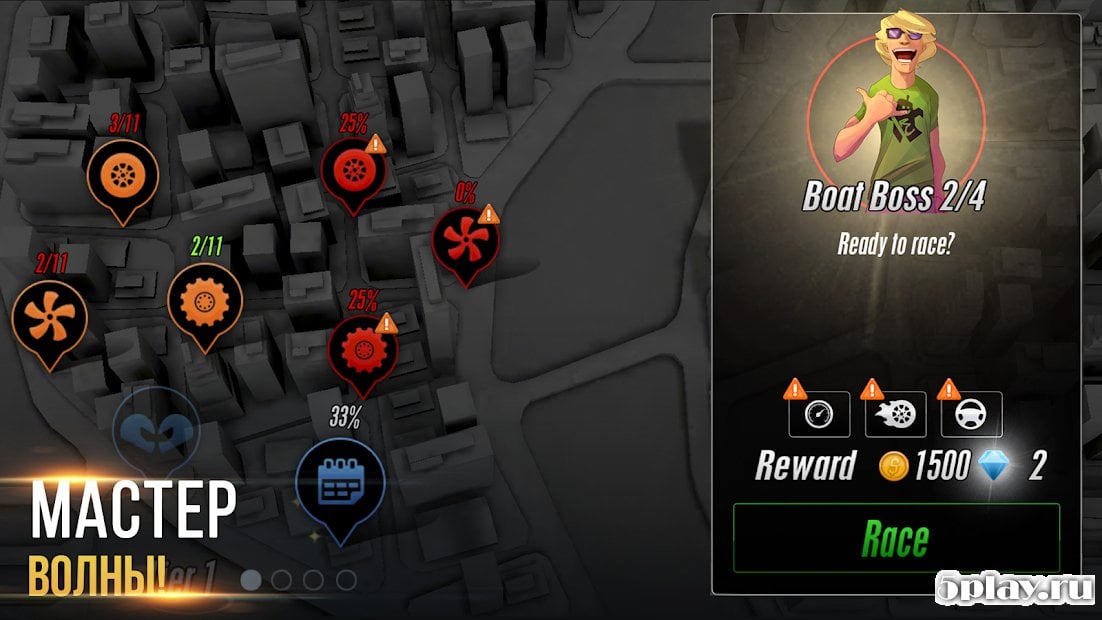Select the orange propeller marker labeled 2/11
The width and height of the screenshot is (1102, 620).
tap(49, 316)
